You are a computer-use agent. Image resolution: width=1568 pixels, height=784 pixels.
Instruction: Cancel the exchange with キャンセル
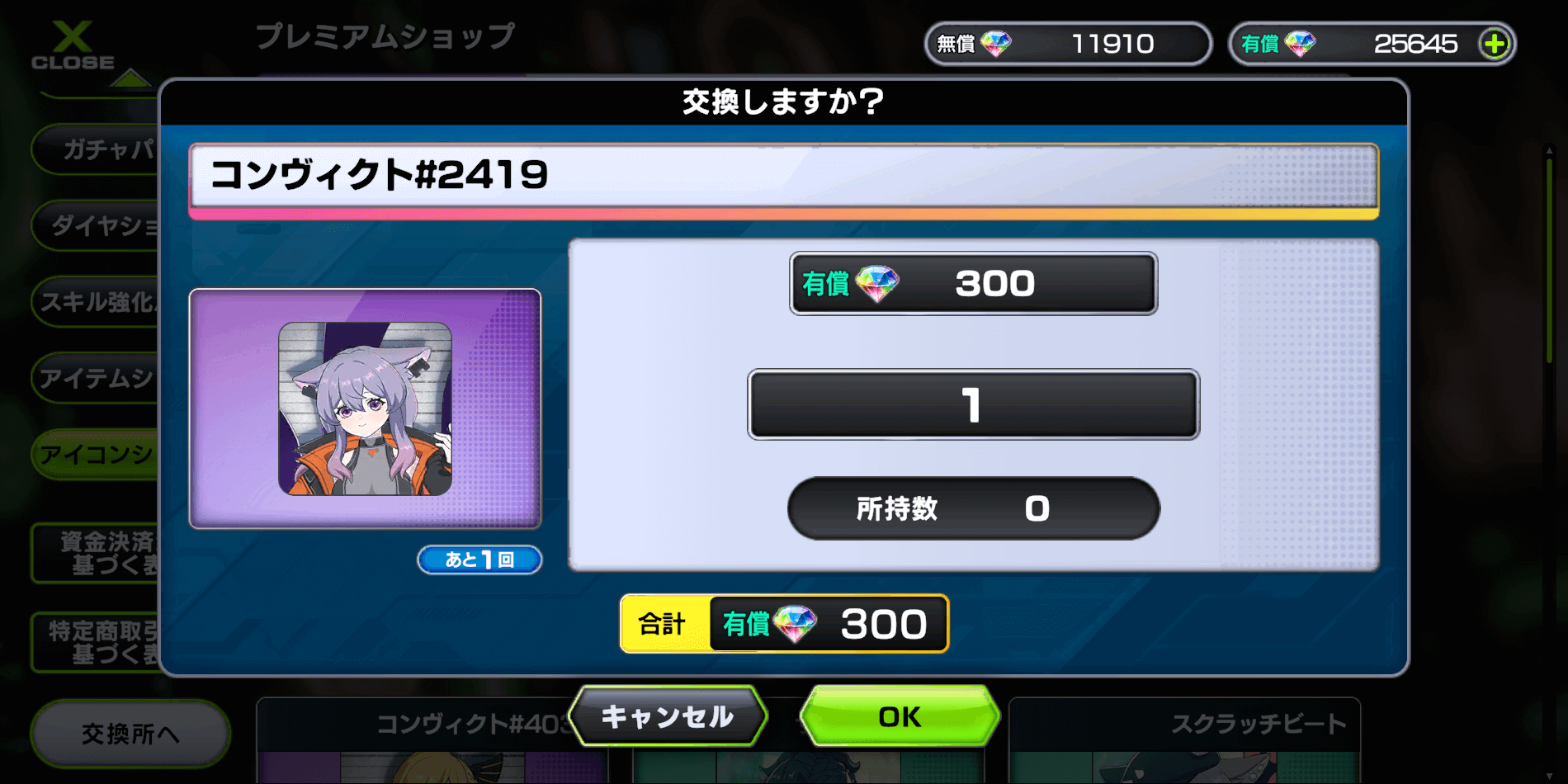tap(668, 716)
